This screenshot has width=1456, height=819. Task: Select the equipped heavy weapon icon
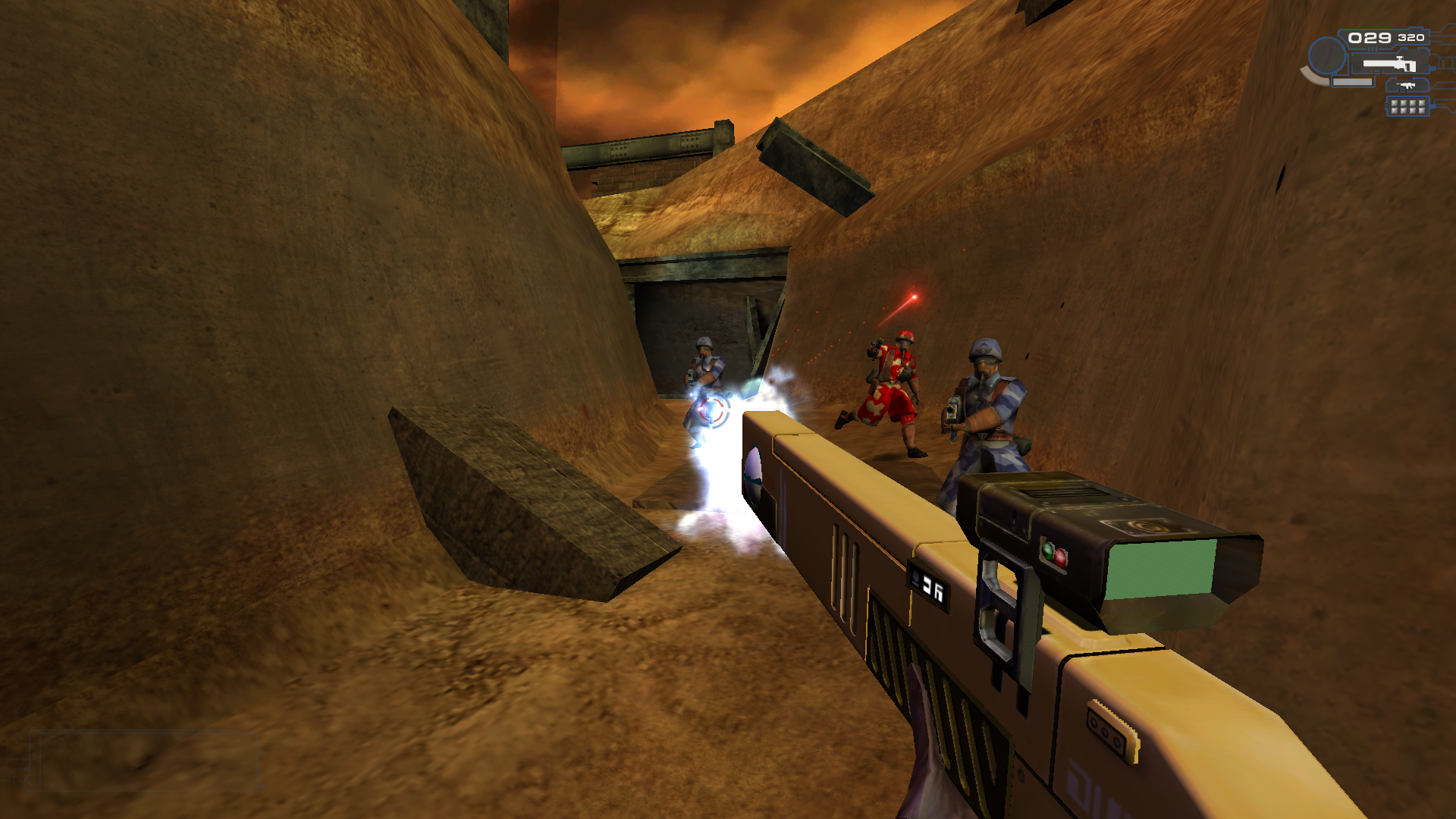pos(1389,64)
